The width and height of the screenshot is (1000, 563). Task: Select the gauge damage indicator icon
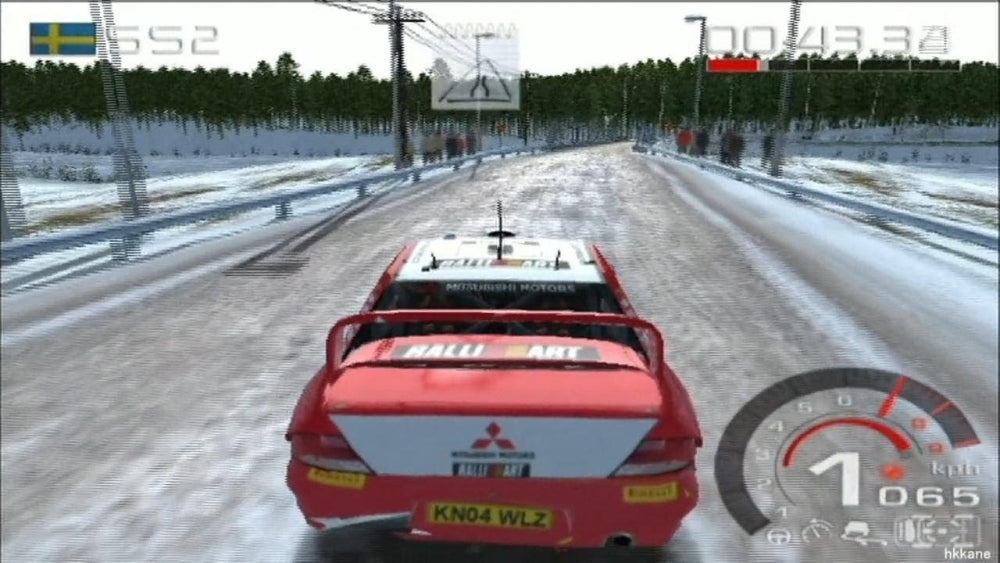pyautogui.click(x=818, y=529)
